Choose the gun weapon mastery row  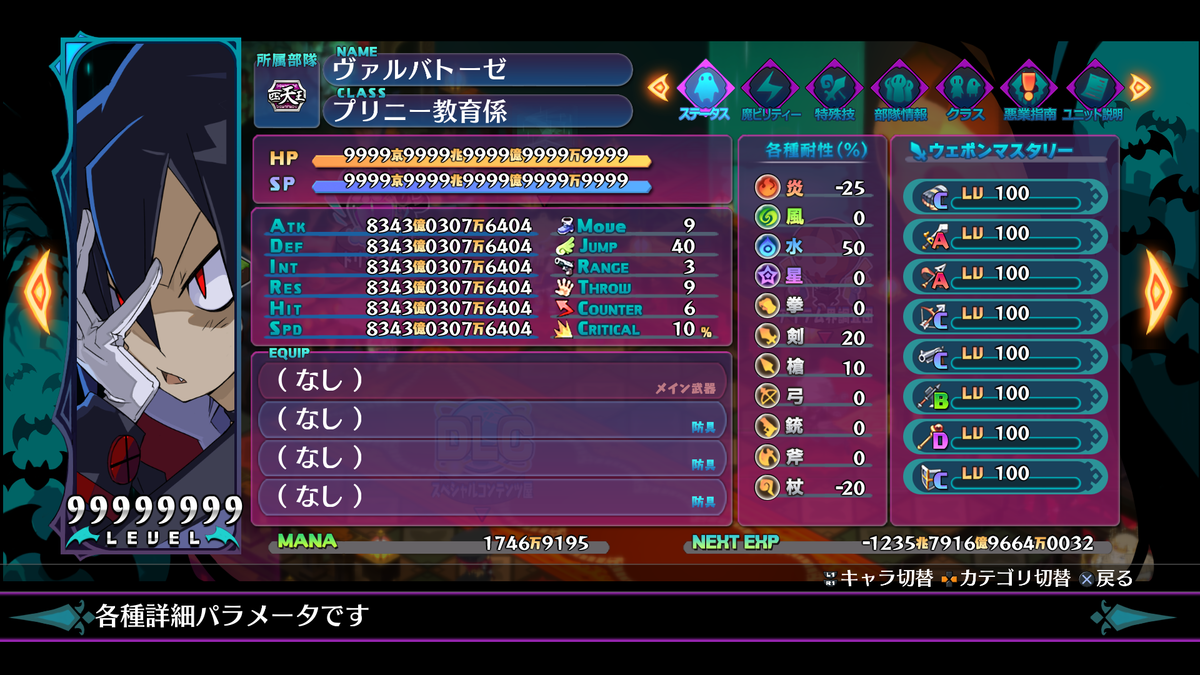tap(1005, 354)
